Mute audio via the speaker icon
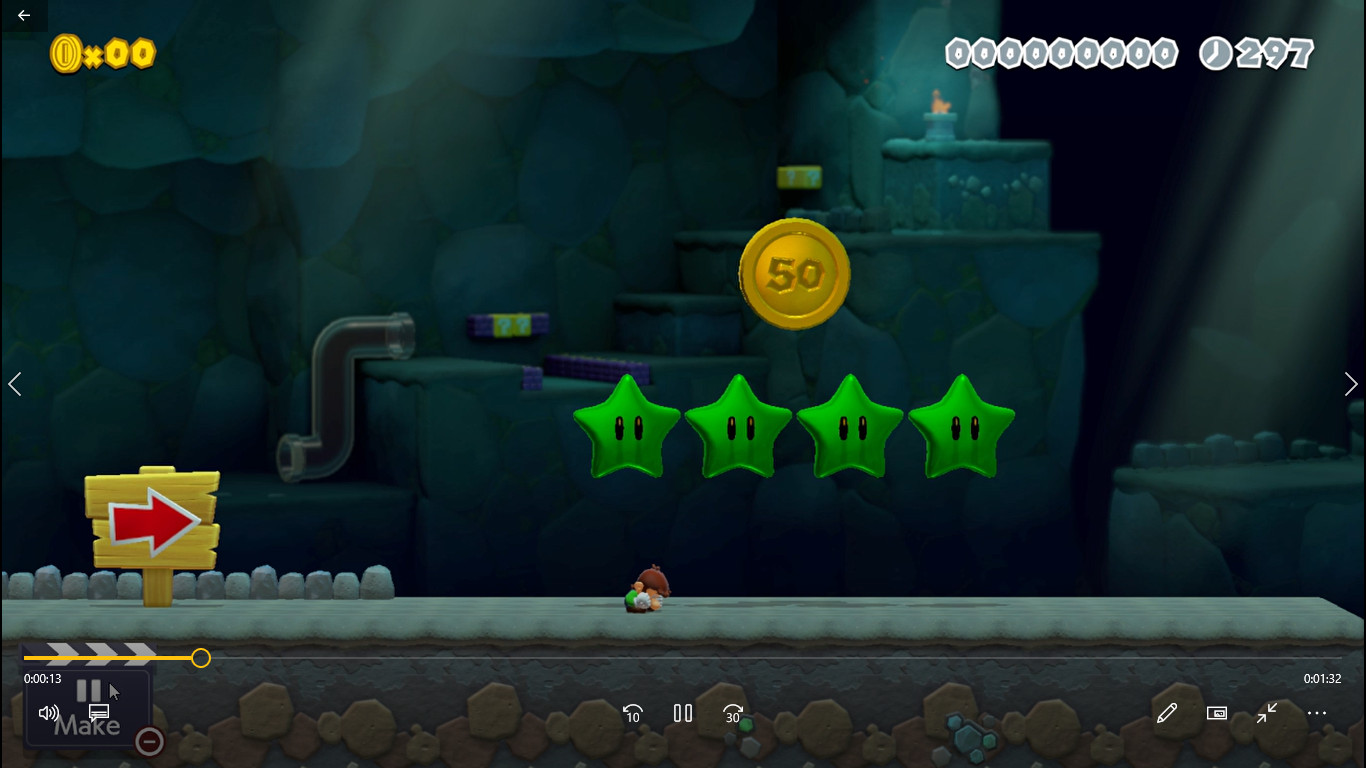This screenshot has height=768, width=1366. (x=48, y=712)
